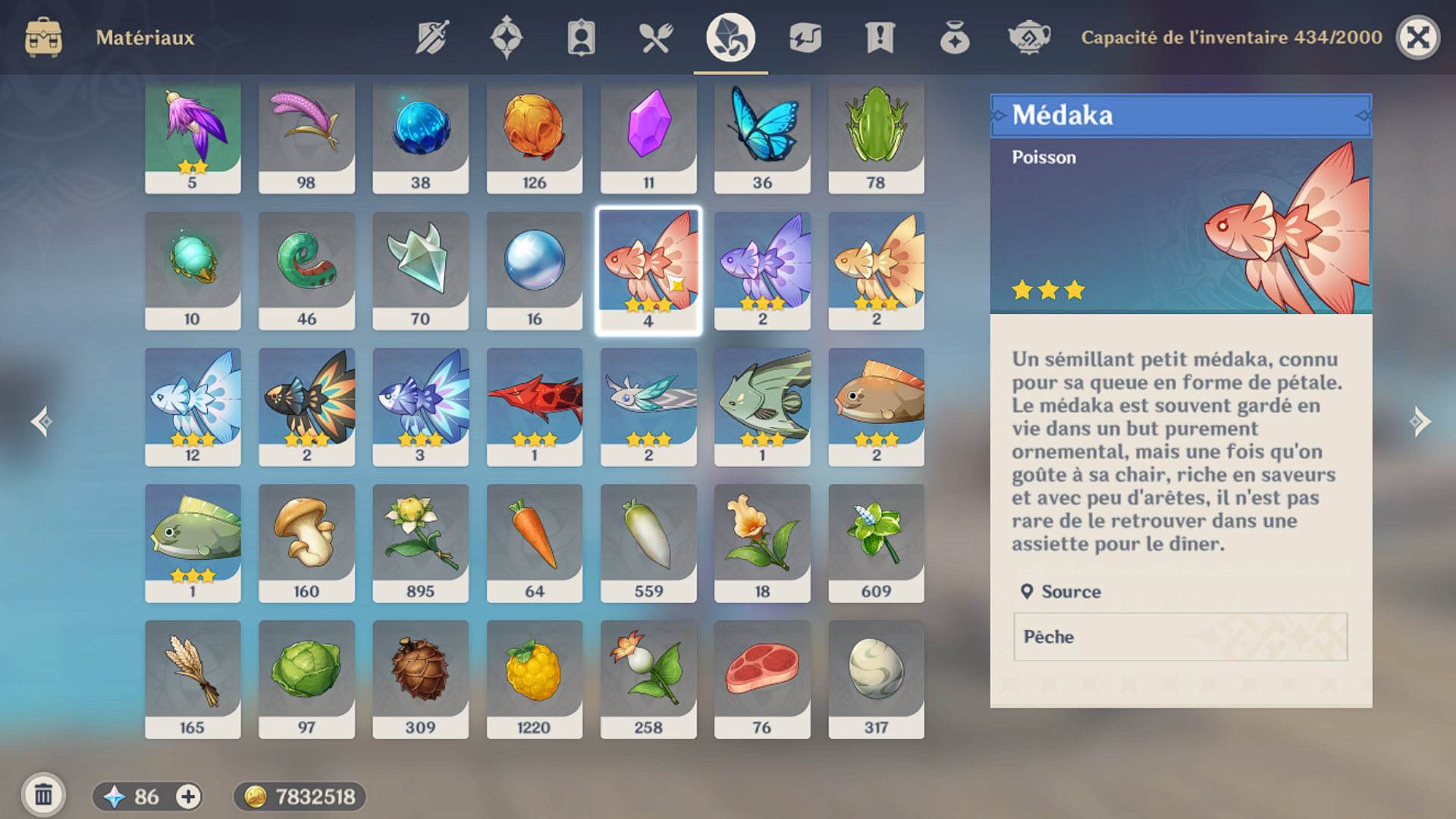The width and height of the screenshot is (1456, 819).
Task: Go to the next inventory page arrow
Action: [1420, 422]
